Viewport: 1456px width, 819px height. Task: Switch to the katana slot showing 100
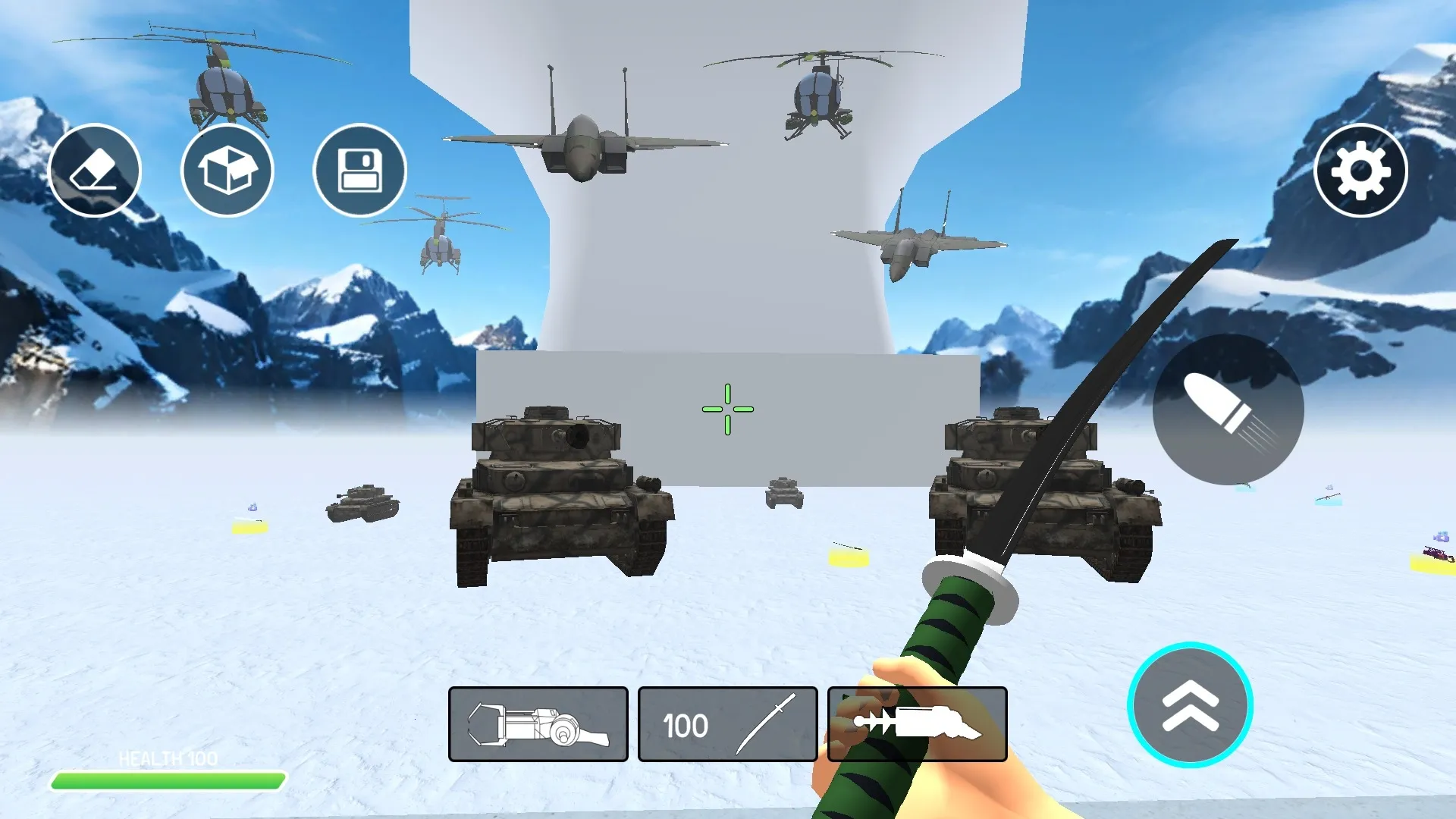728,724
